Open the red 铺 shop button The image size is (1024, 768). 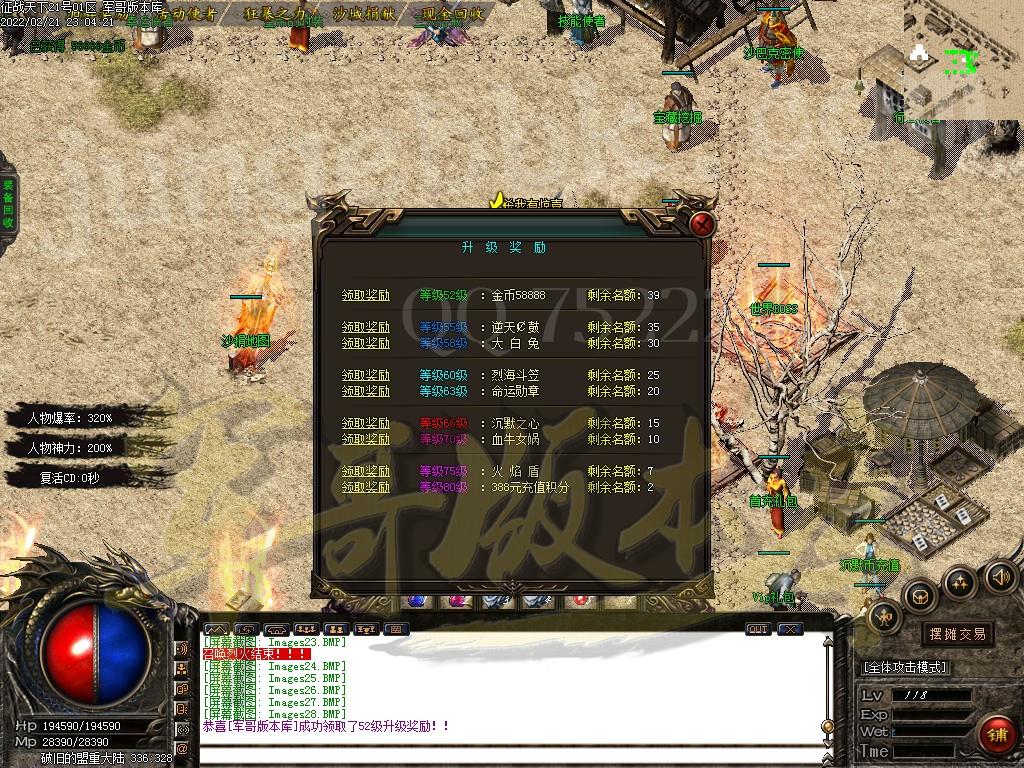click(996, 734)
